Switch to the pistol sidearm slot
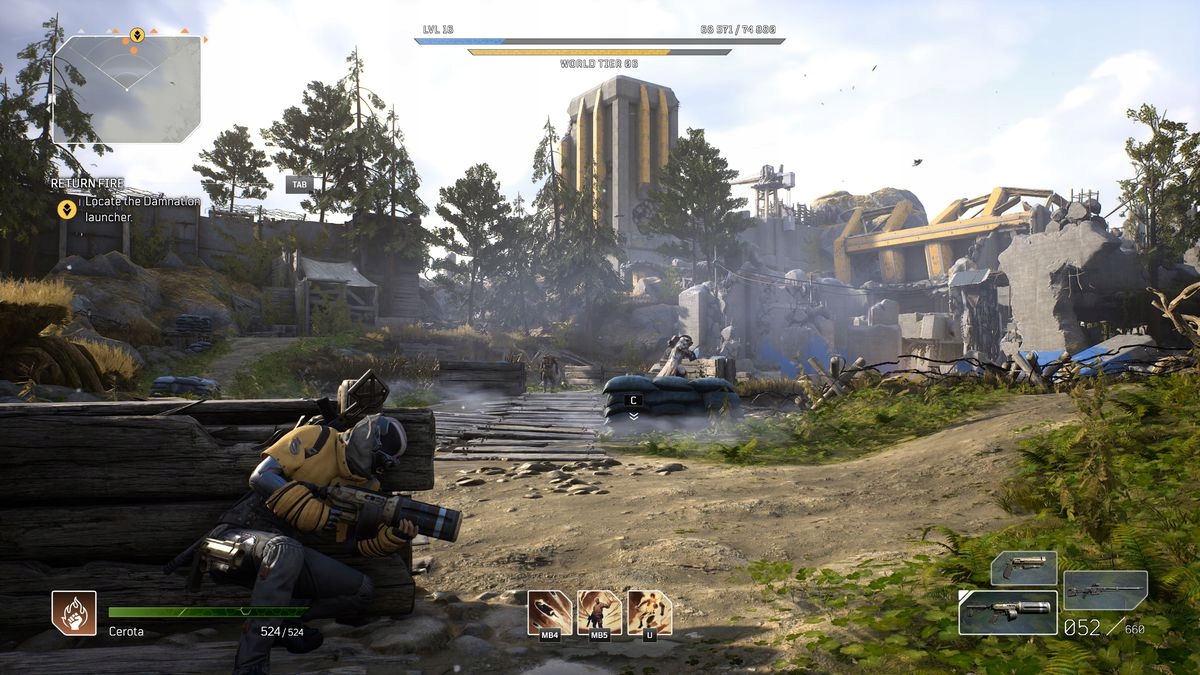The width and height of the screenshot is (1200, 675). click(x=1023, y=568)
